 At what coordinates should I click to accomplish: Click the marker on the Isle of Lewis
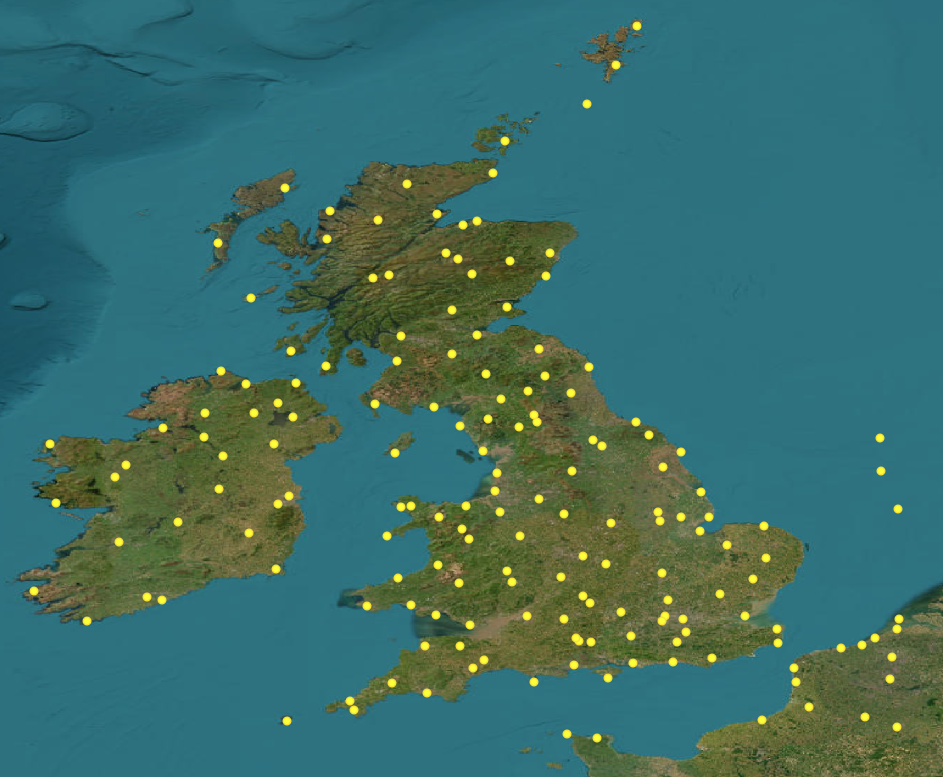pos(285,188)
